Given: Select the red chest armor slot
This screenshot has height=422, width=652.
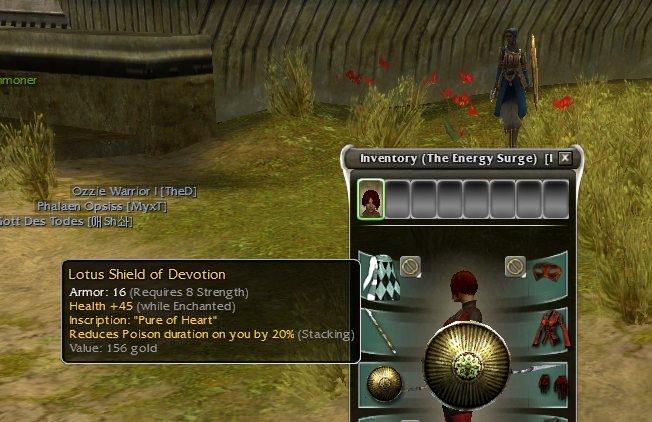Looking at the screenshot, I should tap(547, 329).
